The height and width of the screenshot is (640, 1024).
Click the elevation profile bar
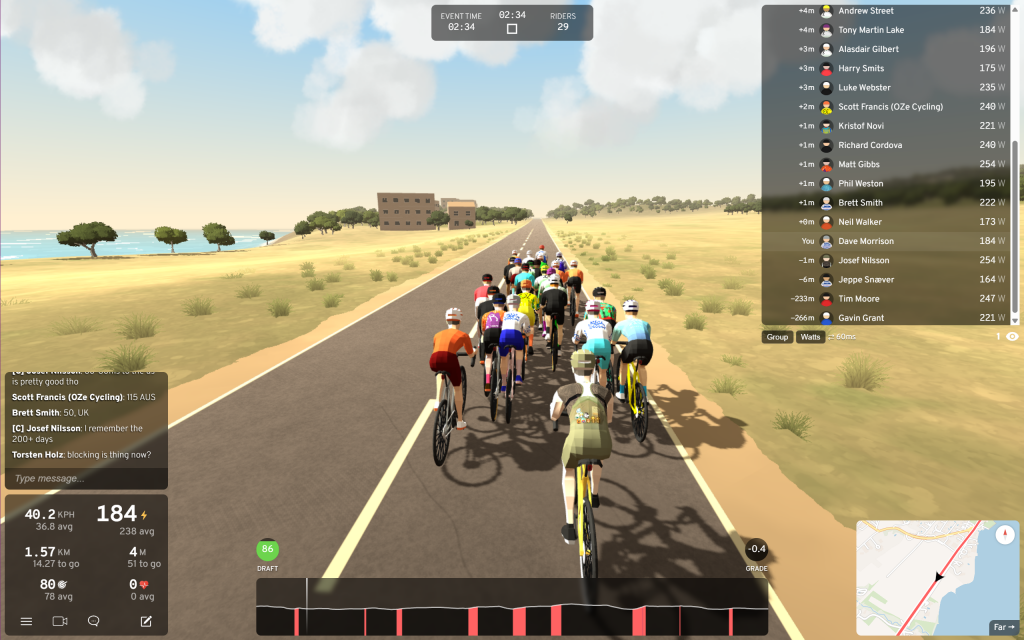tap(512, 606)
